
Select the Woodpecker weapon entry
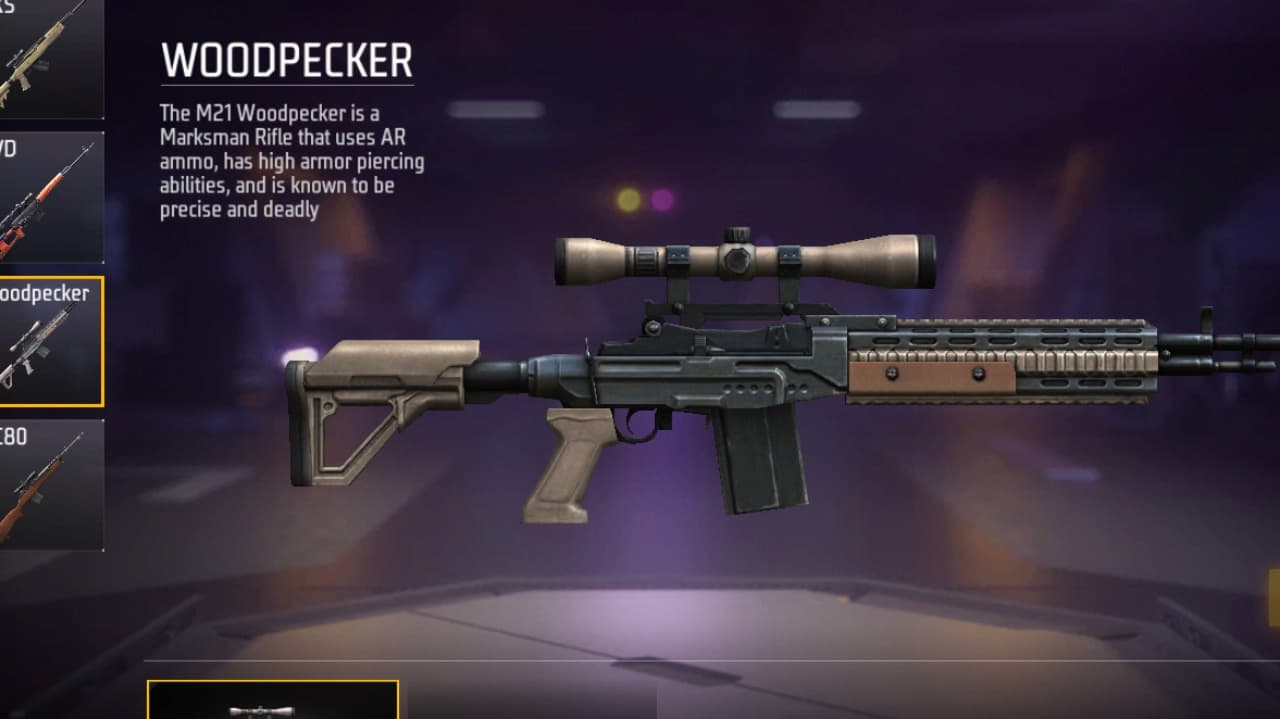coord(50,341)
